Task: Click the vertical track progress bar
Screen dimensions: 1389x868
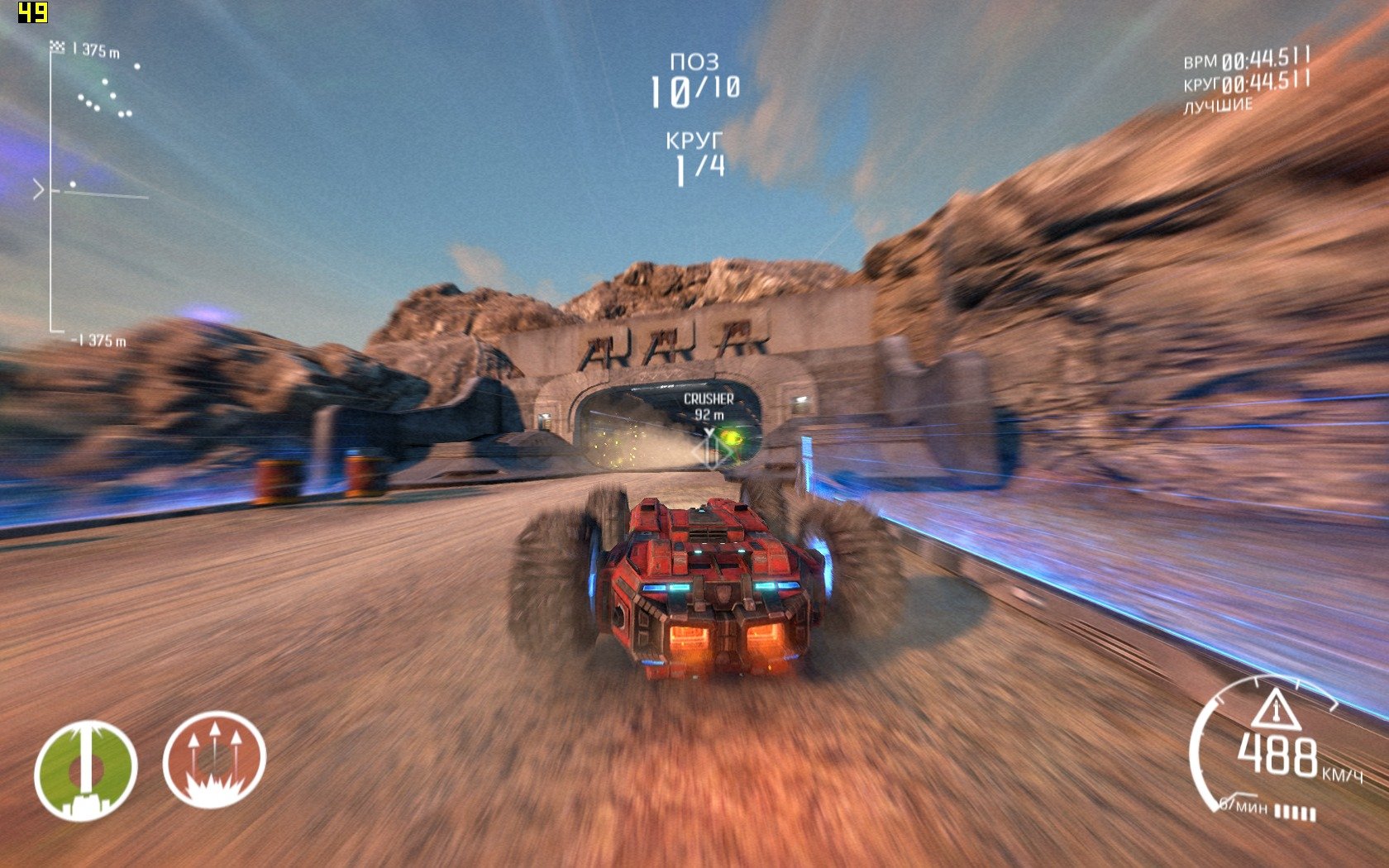Action: coord(50,190)
